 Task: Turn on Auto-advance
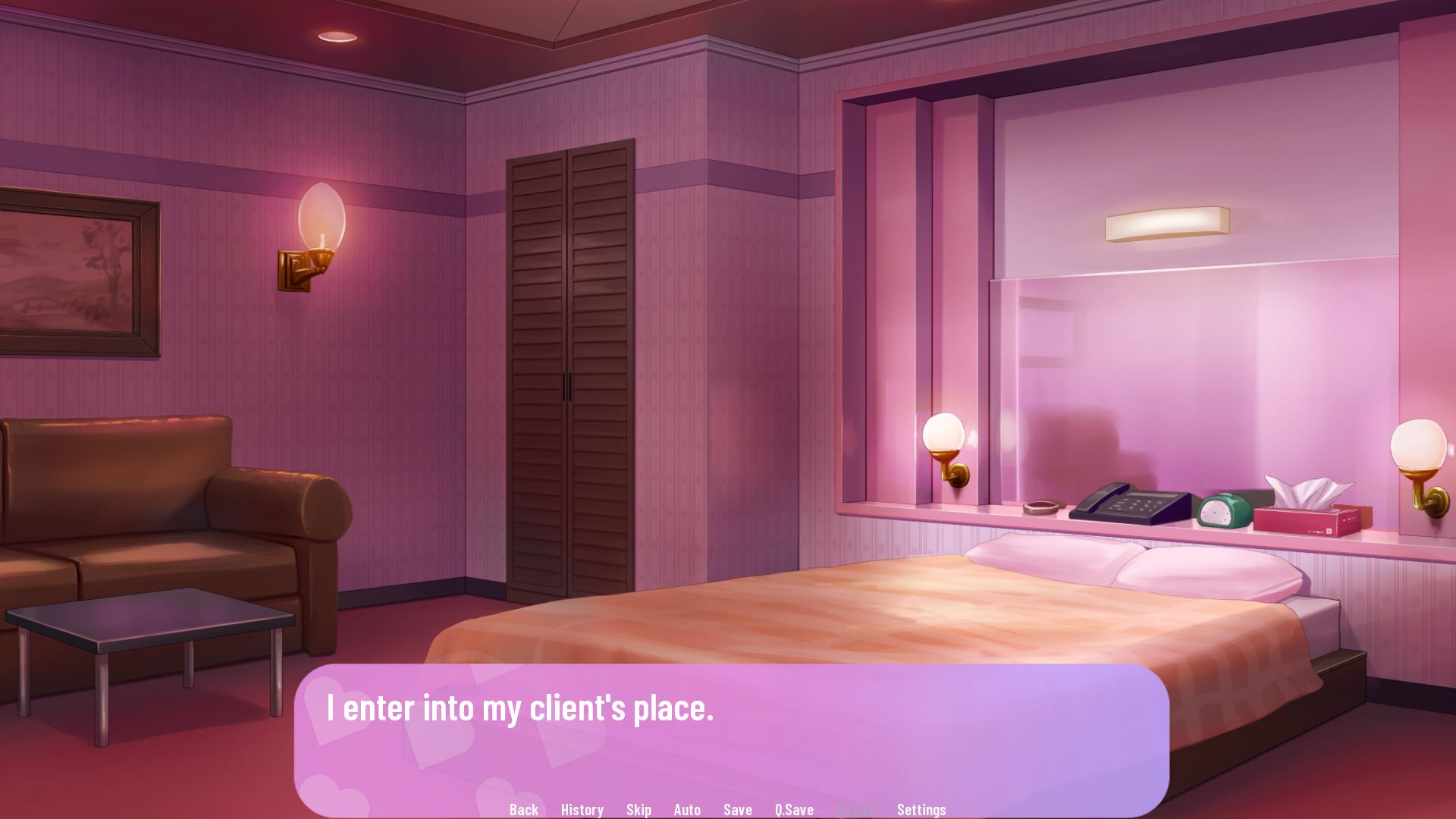[x=687, y=809]
